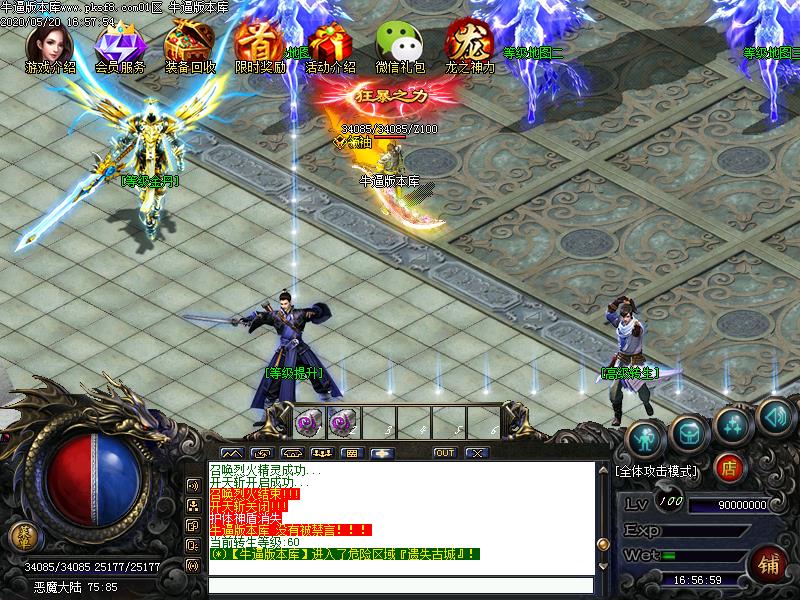Open the bag inventory round button
The image size is (800, 600).
[x=690, y=430]
